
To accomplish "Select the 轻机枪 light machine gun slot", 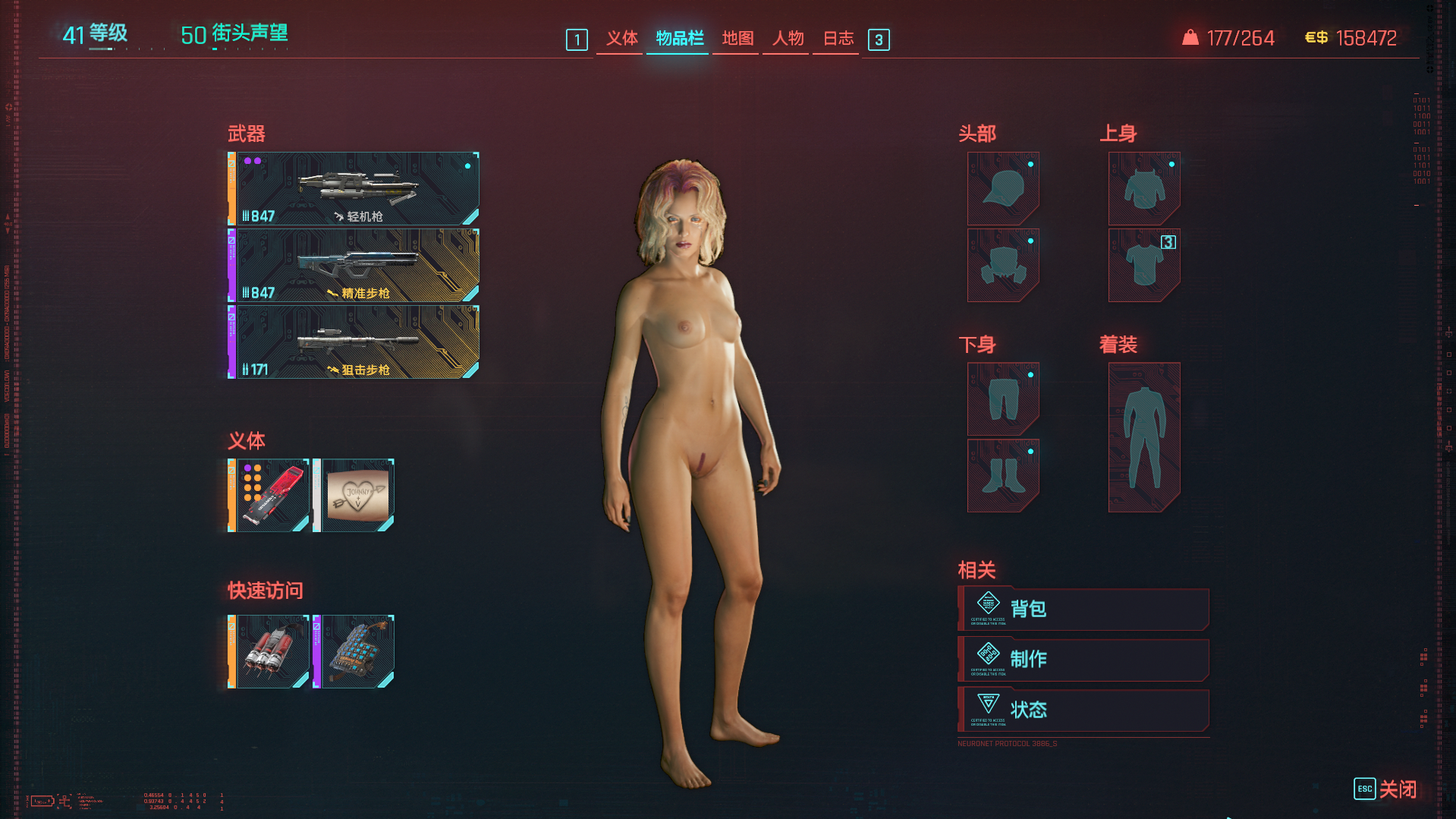I will point(355,189).
